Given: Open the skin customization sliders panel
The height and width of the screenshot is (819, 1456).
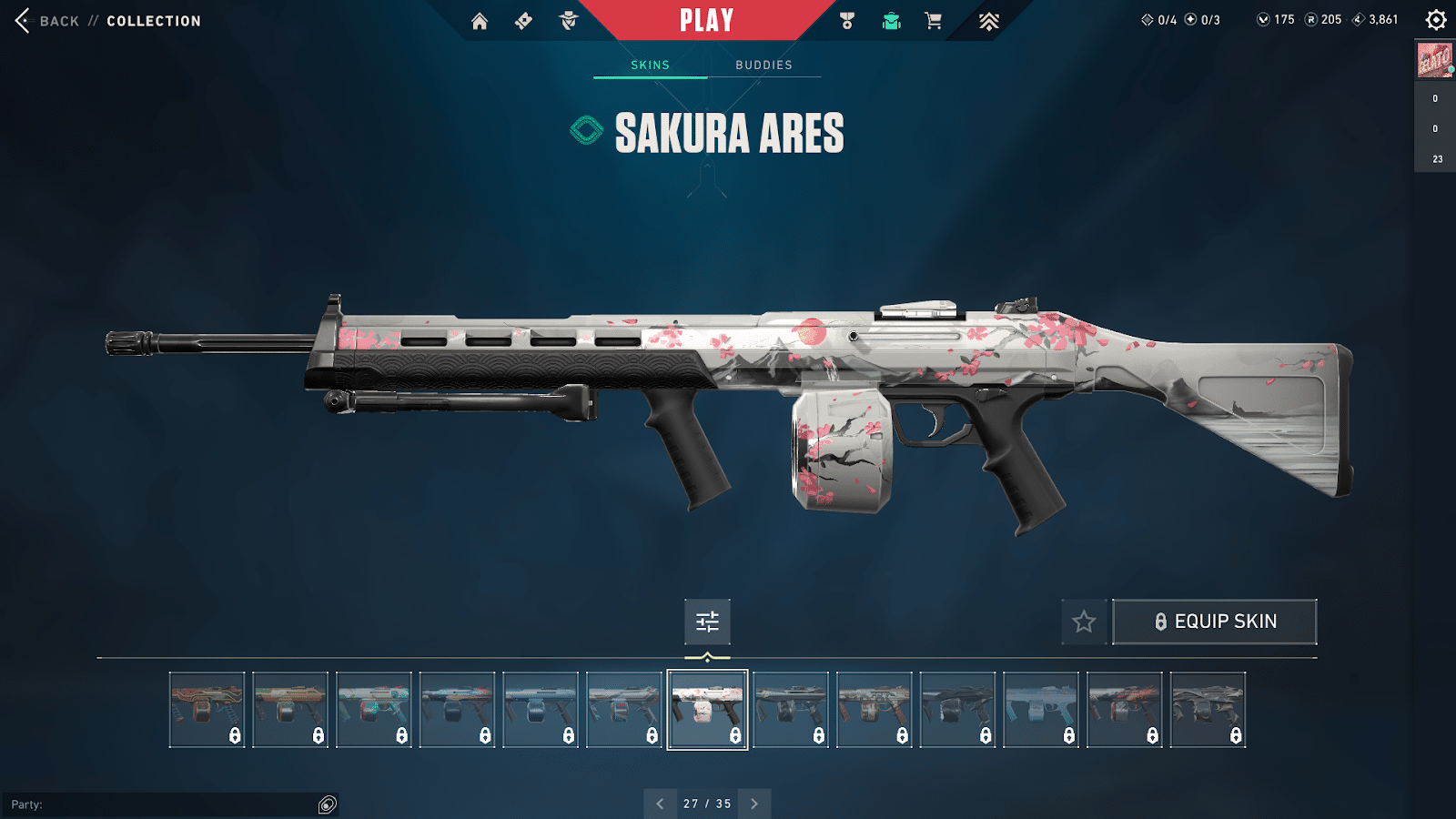Looking at the screenshot, I should [x=708, y=622].
